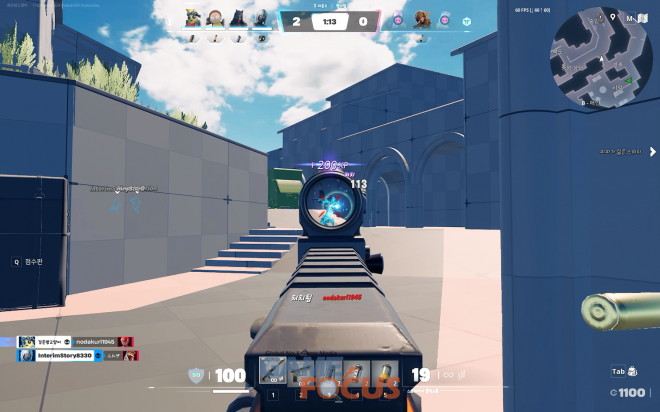Click the InterimStory8330 kill feed entry

coord(76,355)
